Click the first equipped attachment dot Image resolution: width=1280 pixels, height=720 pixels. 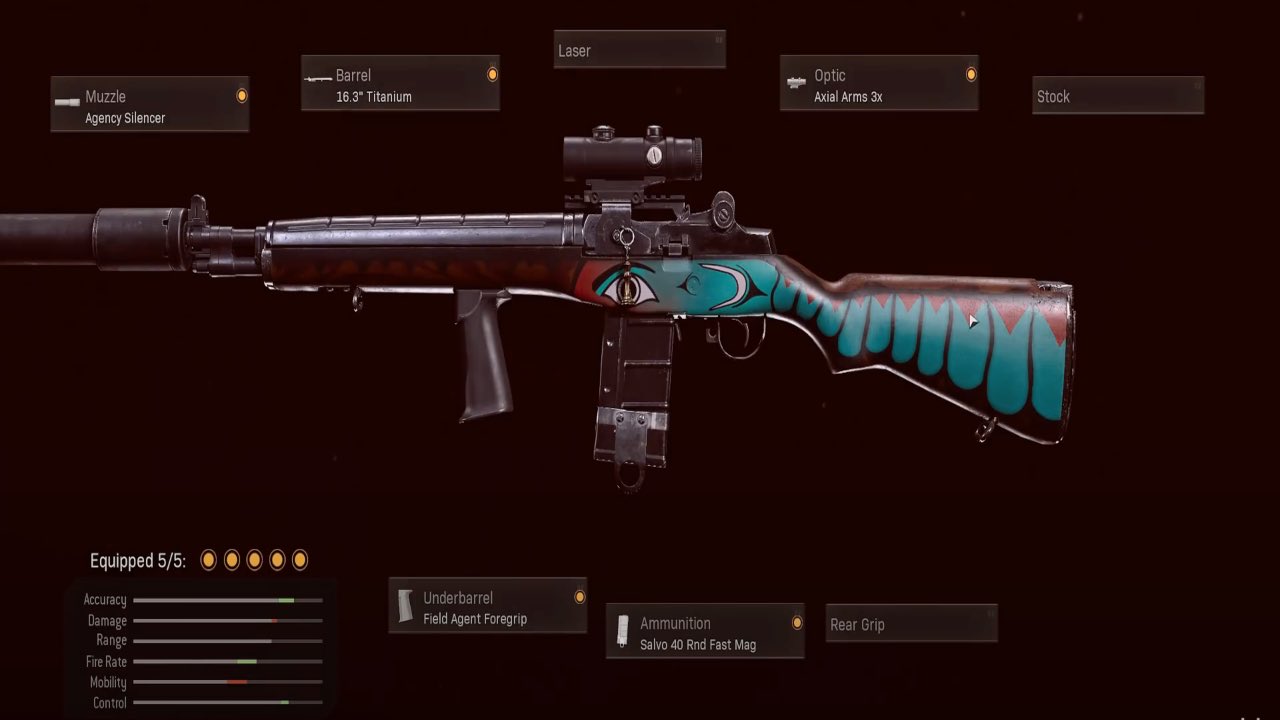click(x=208, y=560)
